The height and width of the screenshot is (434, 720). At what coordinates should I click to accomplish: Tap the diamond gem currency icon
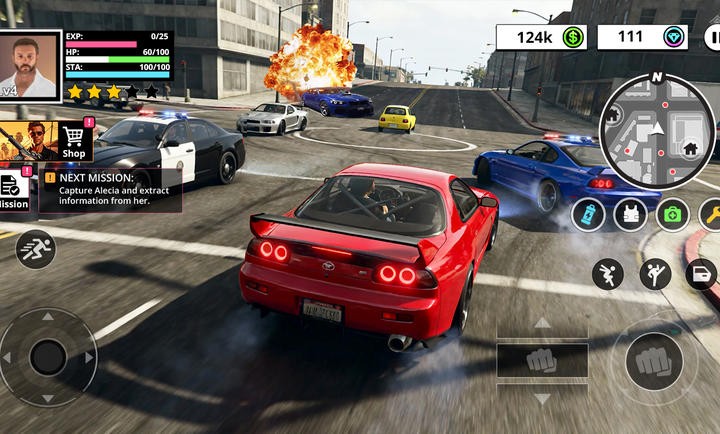tap(675, 38)
